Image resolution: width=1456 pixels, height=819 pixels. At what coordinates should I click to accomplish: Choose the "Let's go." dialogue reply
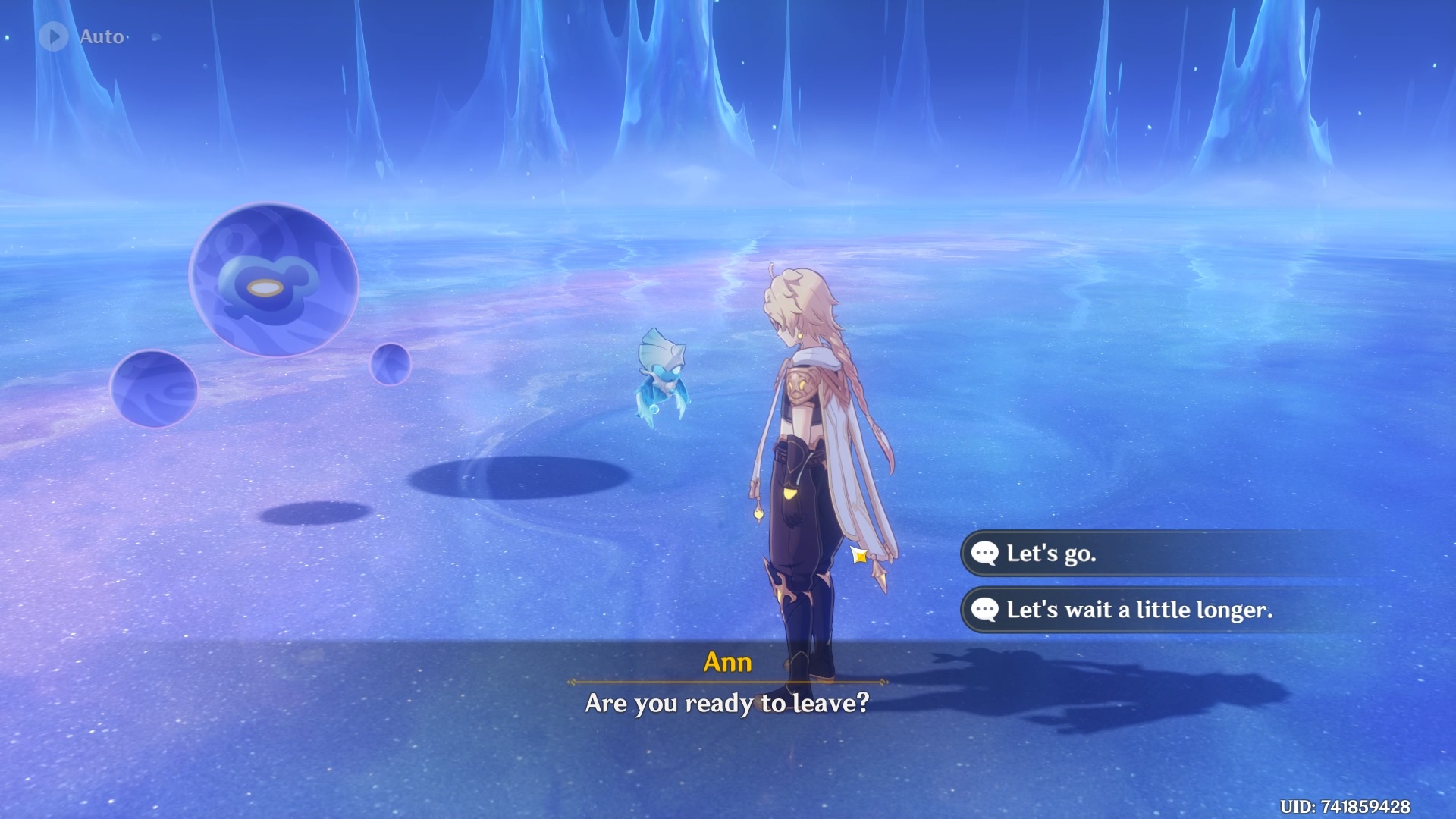1051,554
